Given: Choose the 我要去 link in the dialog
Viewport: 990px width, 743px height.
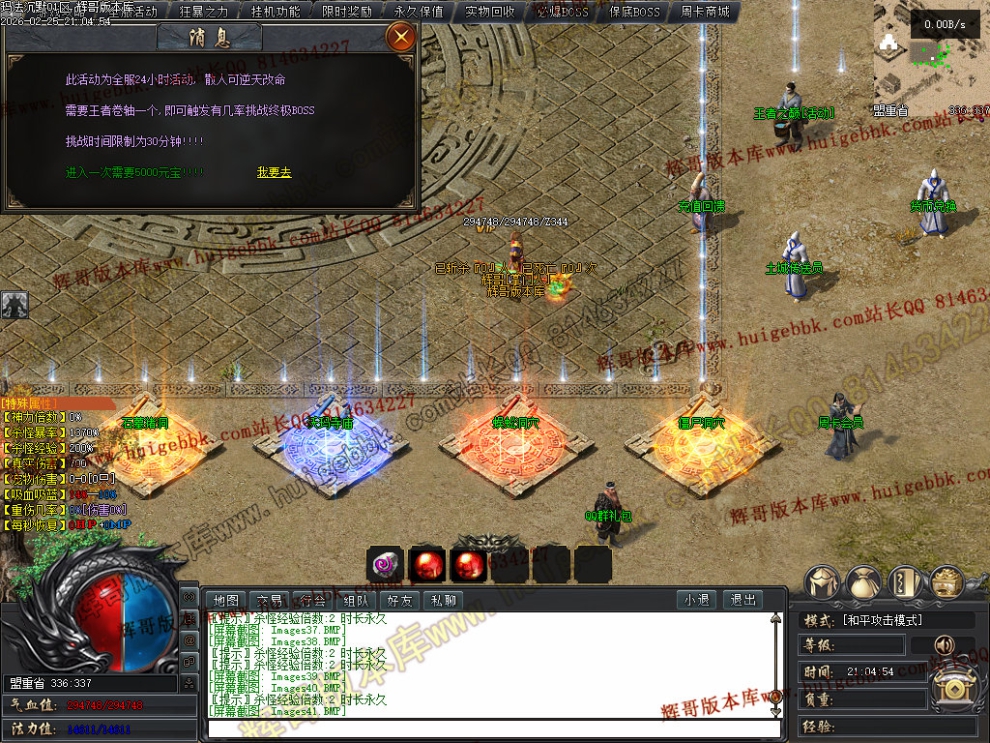Looking at the screenshot, I should pyautogui.click(x=274, y=172).
